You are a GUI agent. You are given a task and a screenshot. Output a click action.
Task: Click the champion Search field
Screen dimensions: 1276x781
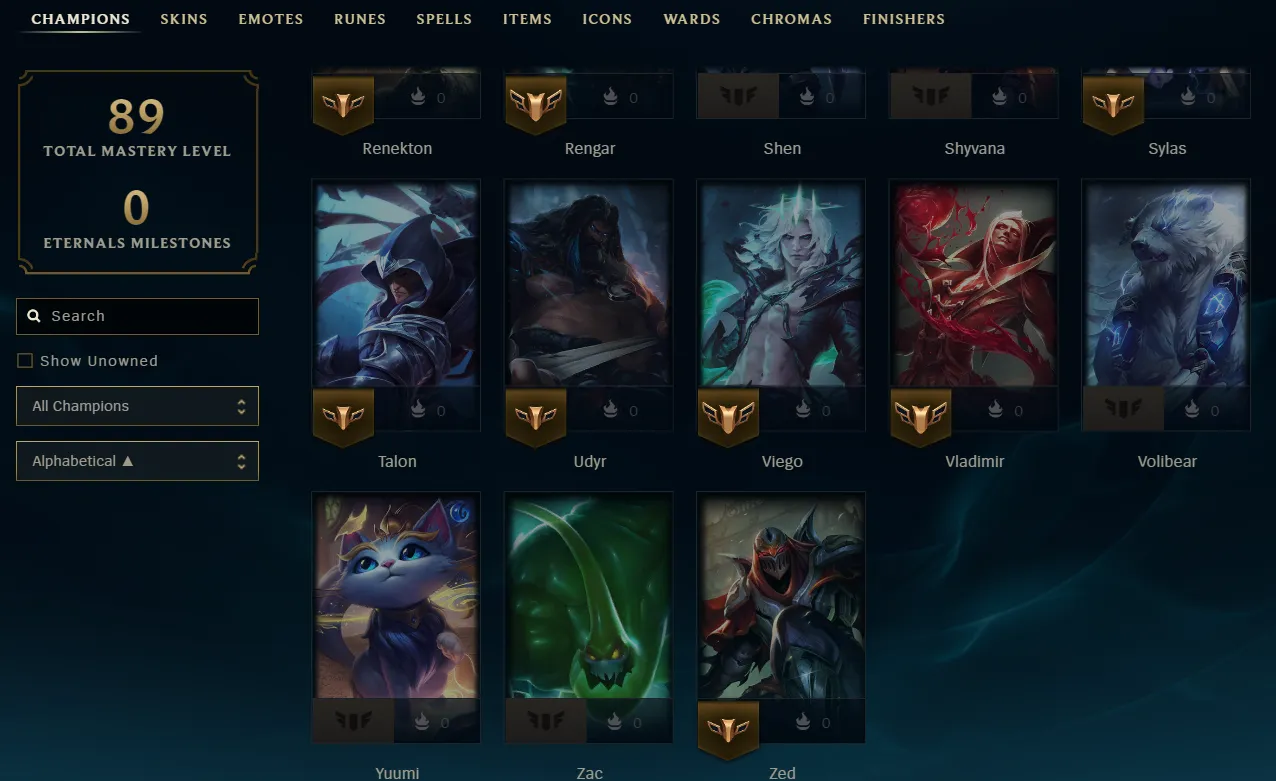[x=137, y=316]
